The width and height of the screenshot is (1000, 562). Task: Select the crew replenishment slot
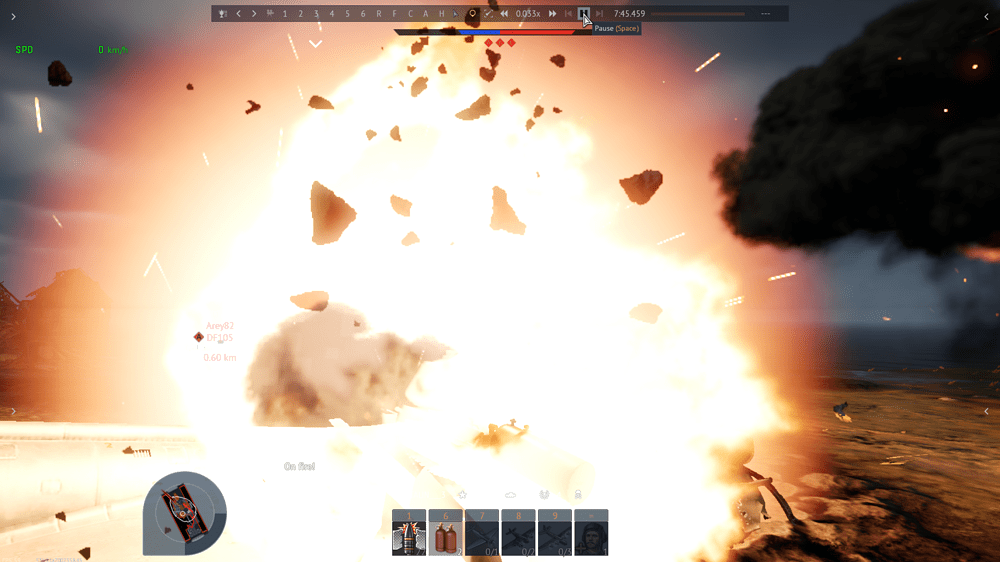[x=591, y=533]
